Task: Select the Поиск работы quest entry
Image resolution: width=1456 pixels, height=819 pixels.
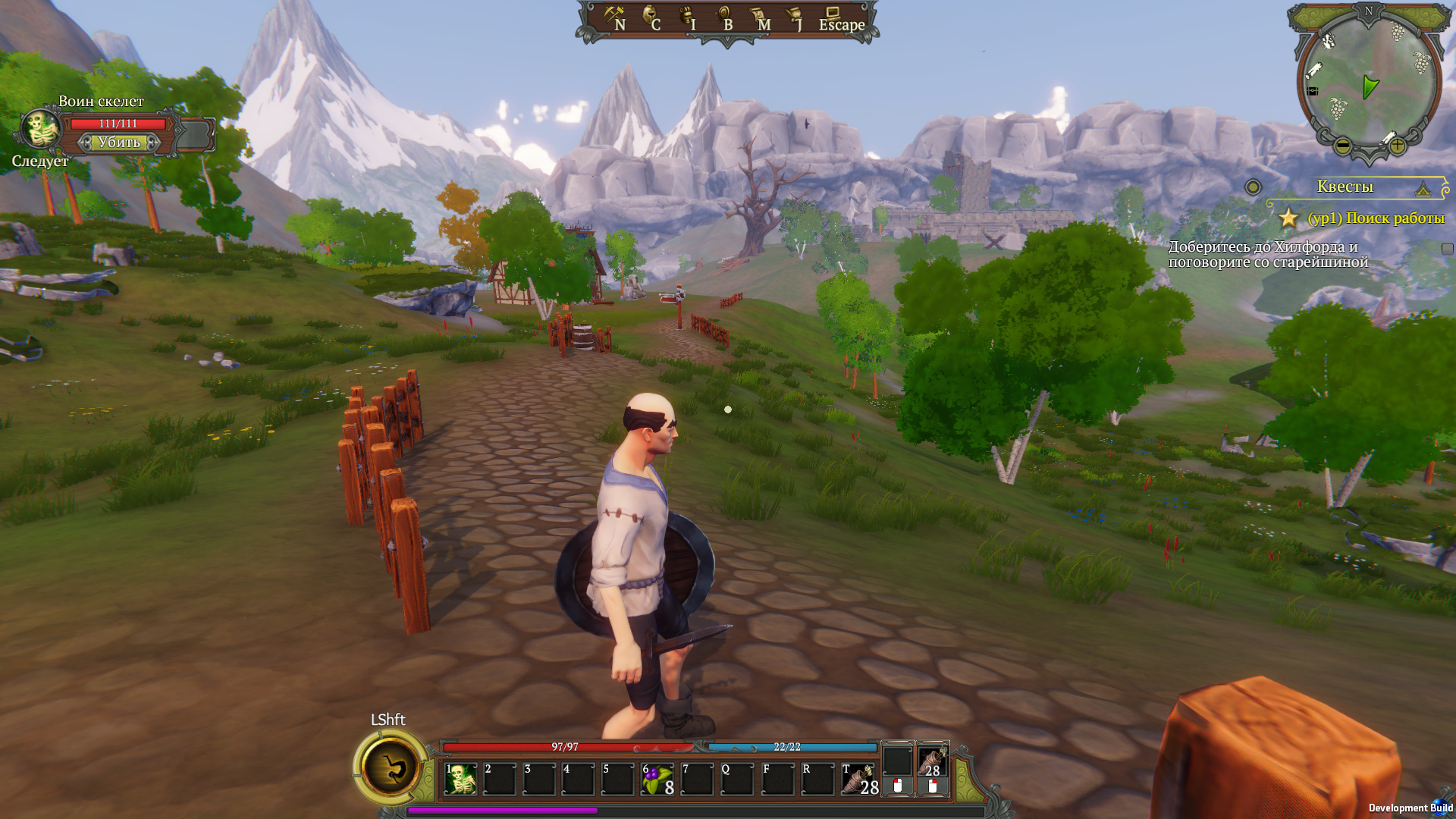Action: pyautogui.click(x=1376, y=218)
